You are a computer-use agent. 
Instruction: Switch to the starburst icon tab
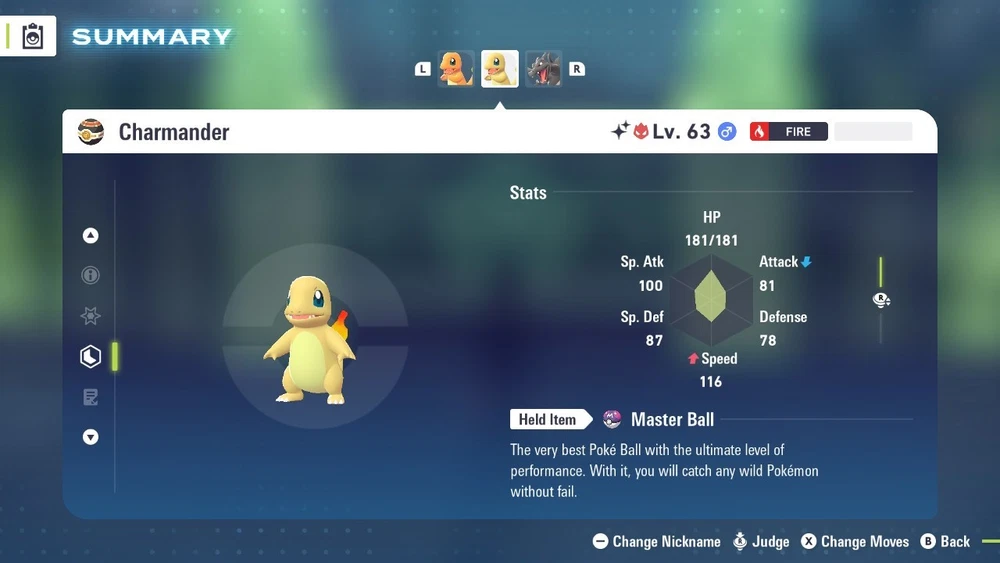91,316
